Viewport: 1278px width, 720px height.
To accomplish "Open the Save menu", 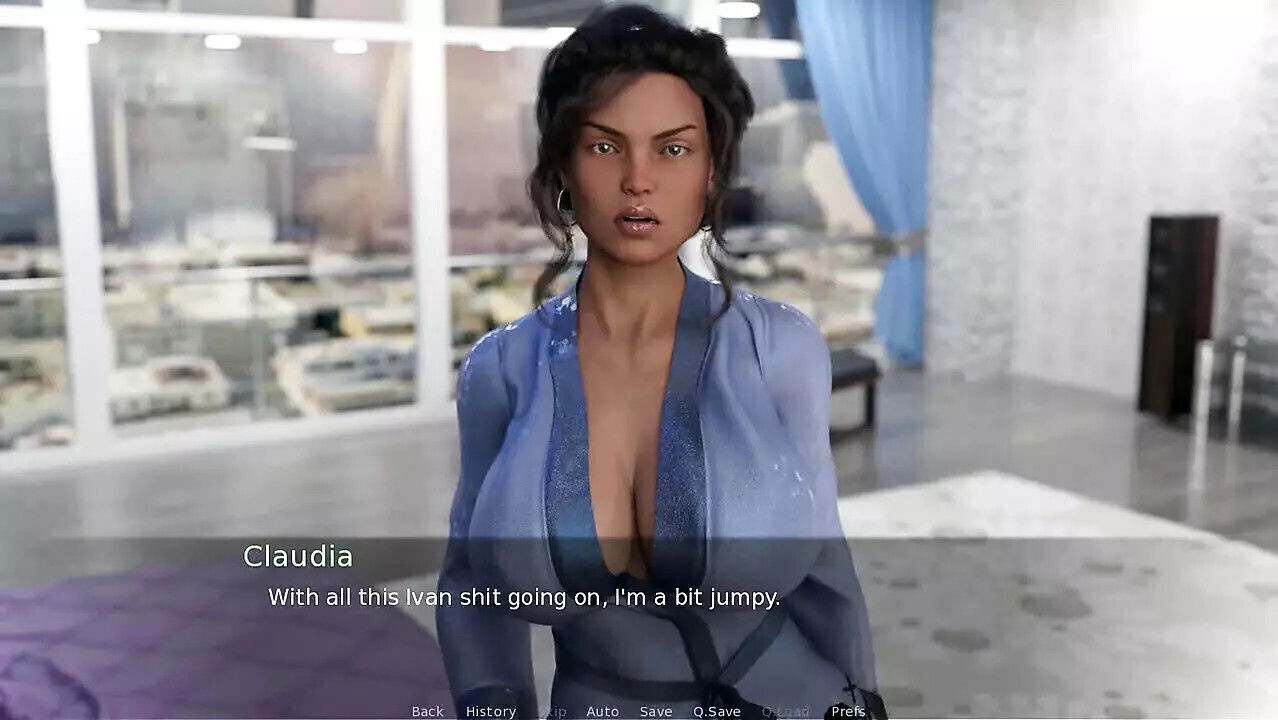I will pos(656,711).
